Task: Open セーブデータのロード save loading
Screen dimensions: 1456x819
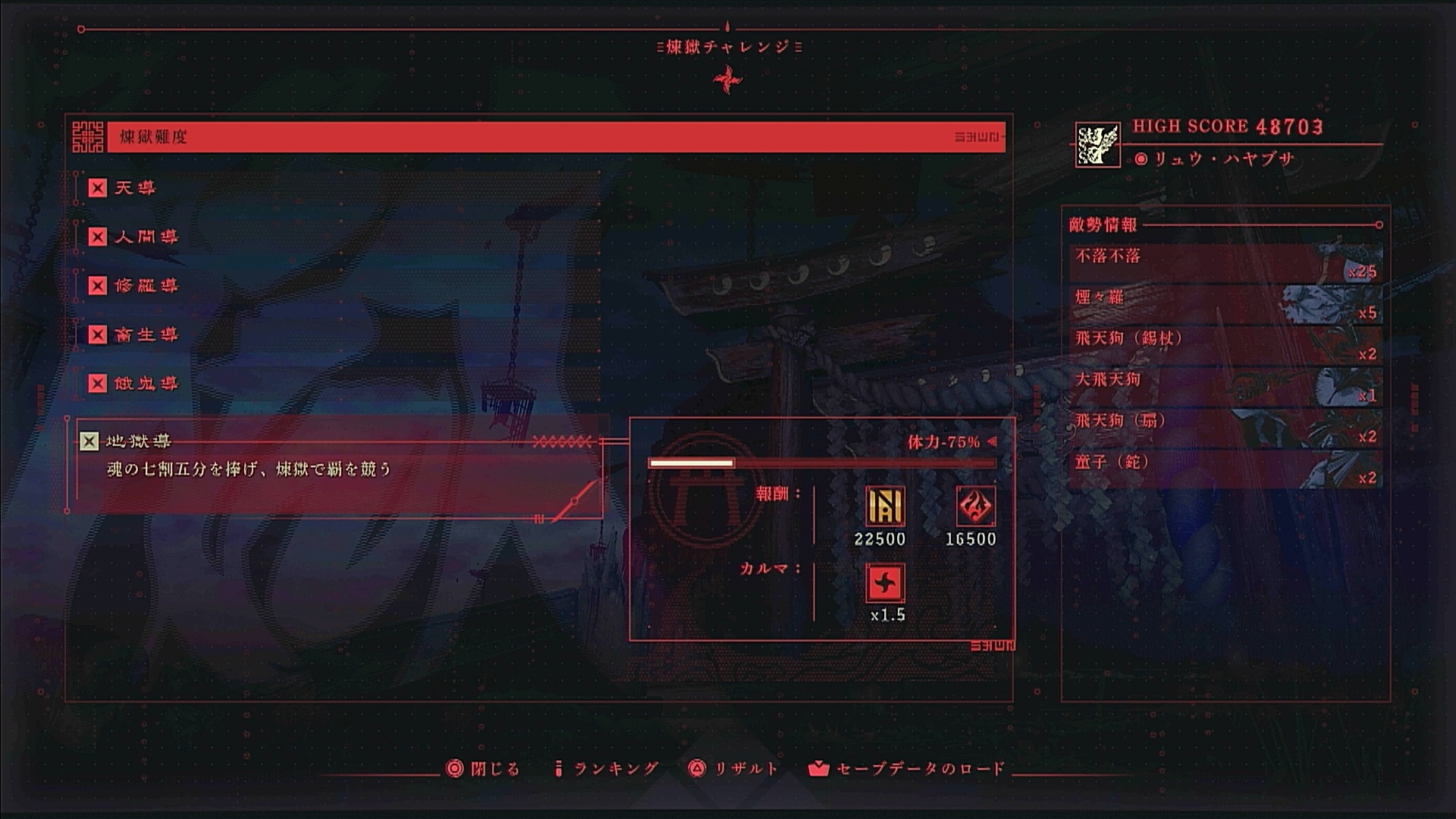Action: (x=907, y=769)
